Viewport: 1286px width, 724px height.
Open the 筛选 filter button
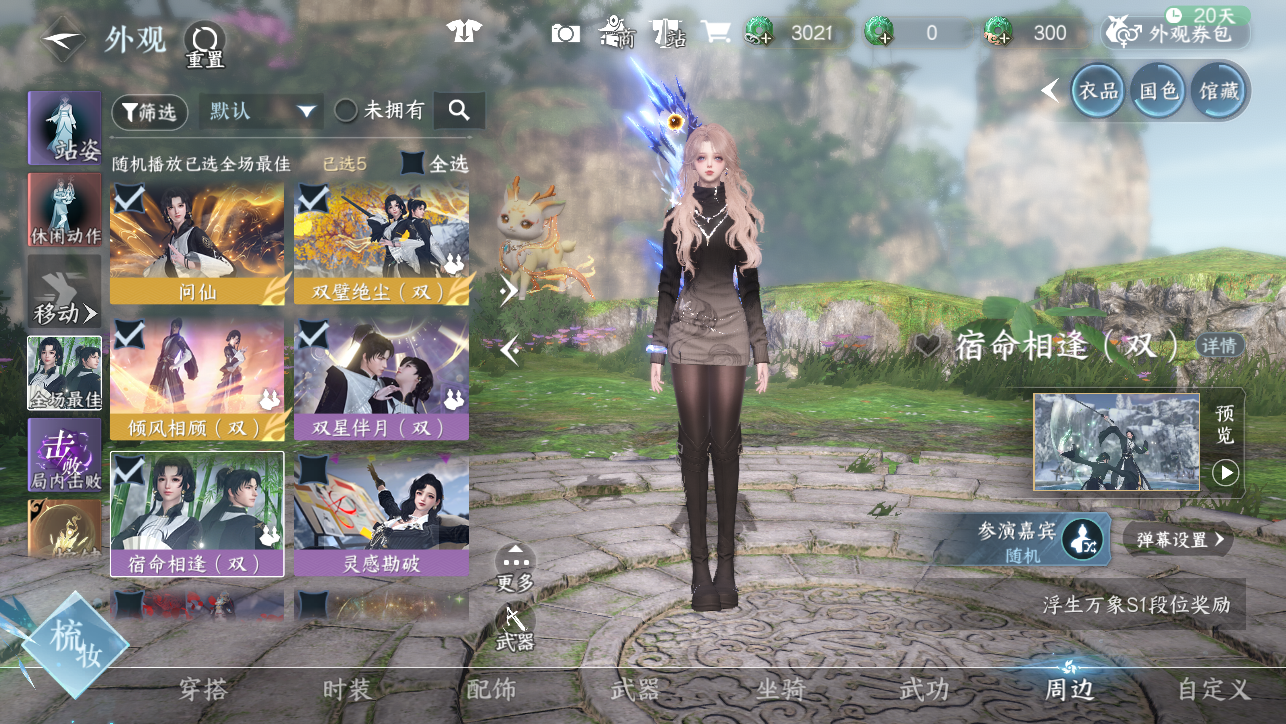click(149, 112)
